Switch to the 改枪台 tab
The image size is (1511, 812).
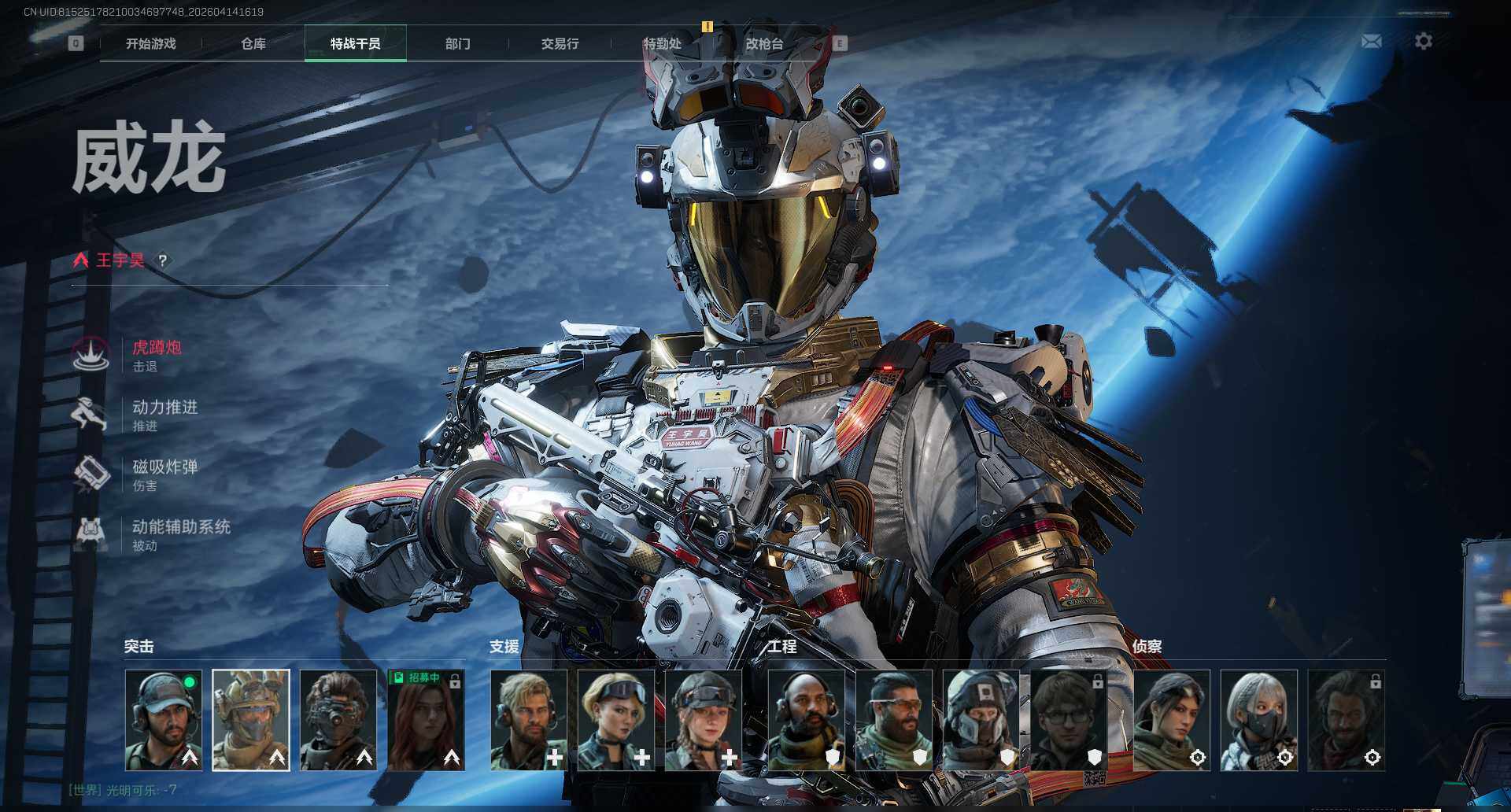[x=764, y=44]
